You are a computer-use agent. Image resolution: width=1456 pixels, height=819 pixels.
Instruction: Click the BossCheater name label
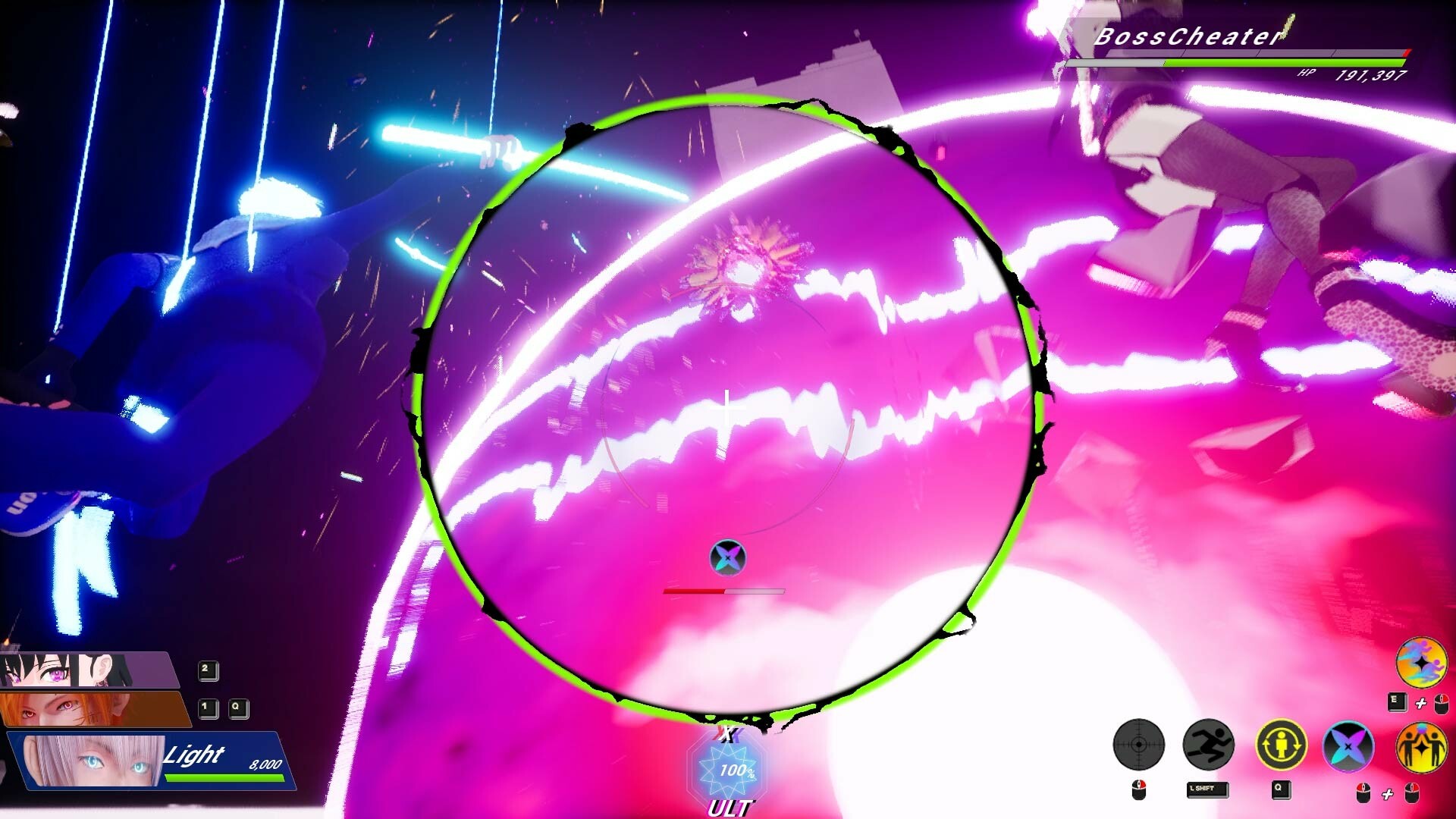click(1187, 34)
